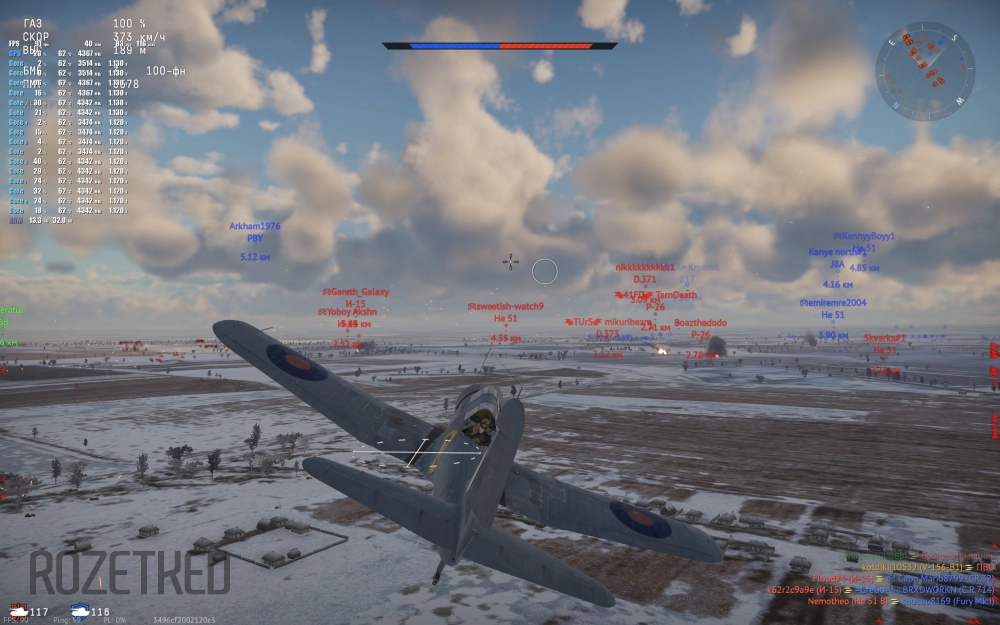Click the circular compass radar
1000x625 pixels.
pos(925,71)
